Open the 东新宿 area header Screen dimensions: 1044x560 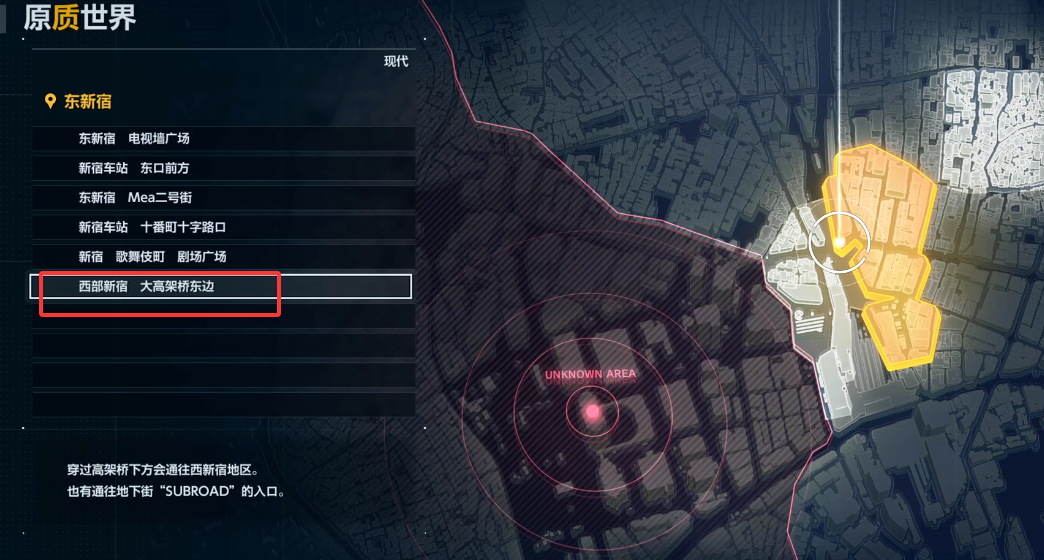tap(86, 101)
